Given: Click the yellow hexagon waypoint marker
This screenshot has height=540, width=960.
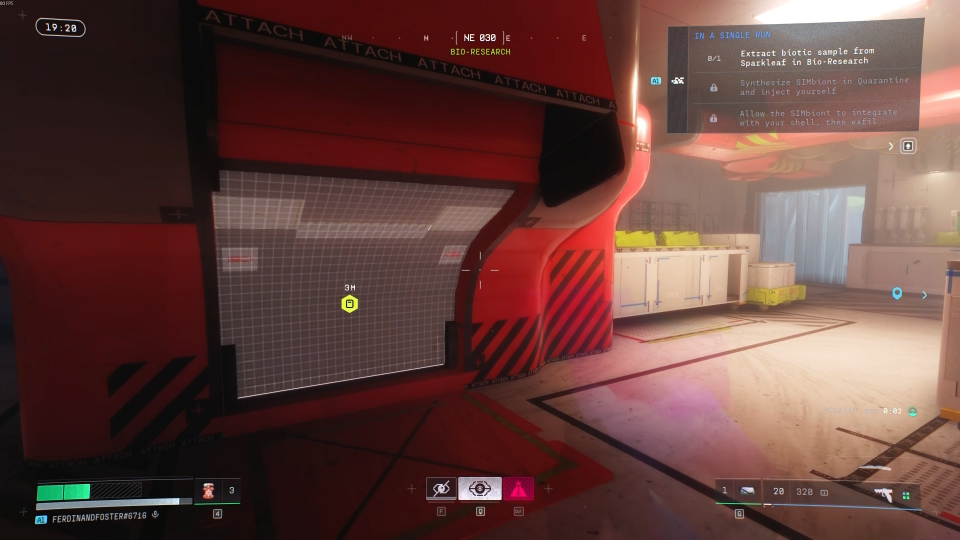Looking at the screenshot, I should [349, 304].
